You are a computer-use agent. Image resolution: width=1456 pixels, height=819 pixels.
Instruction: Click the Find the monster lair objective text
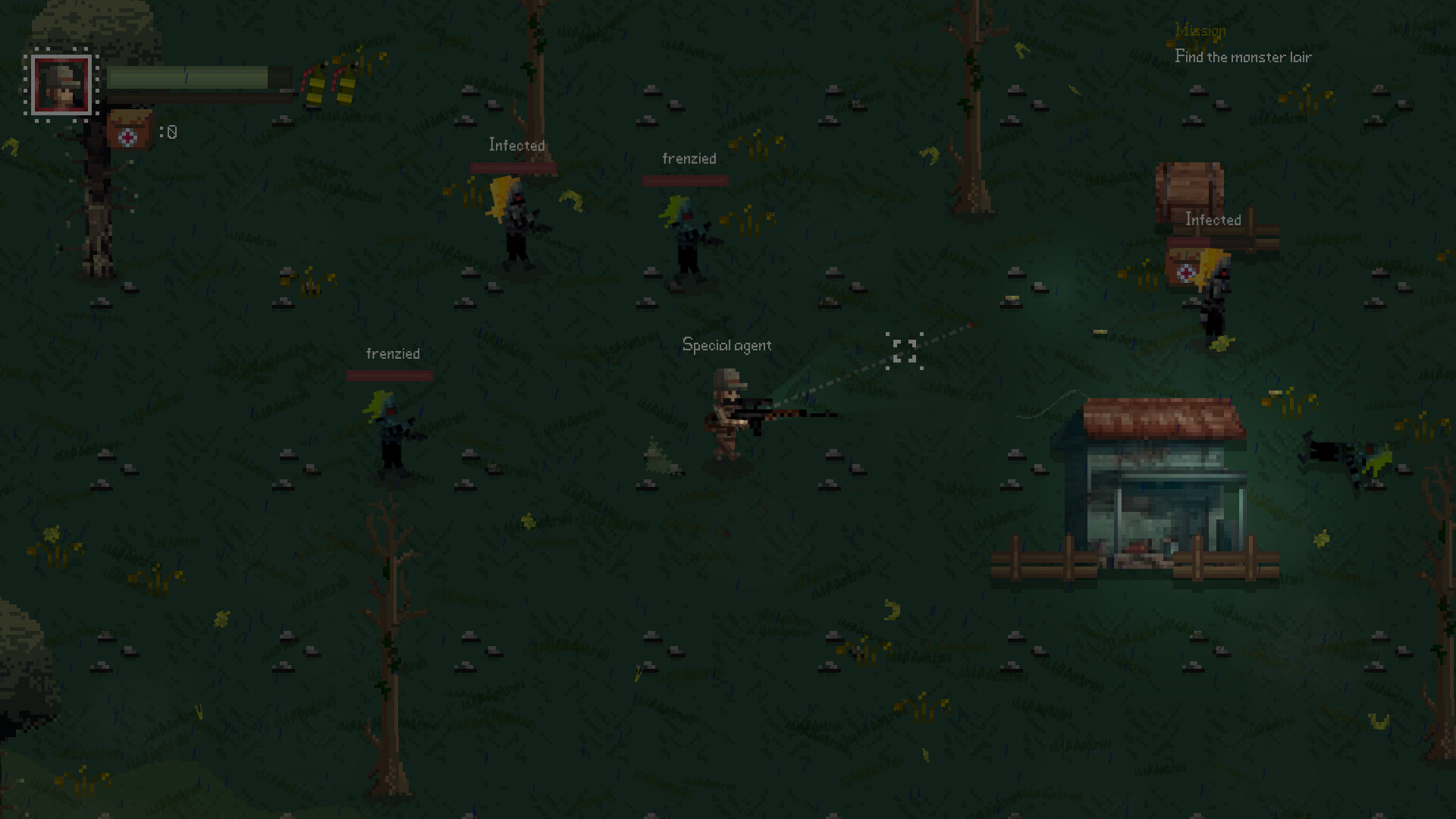coord(1242,57)
